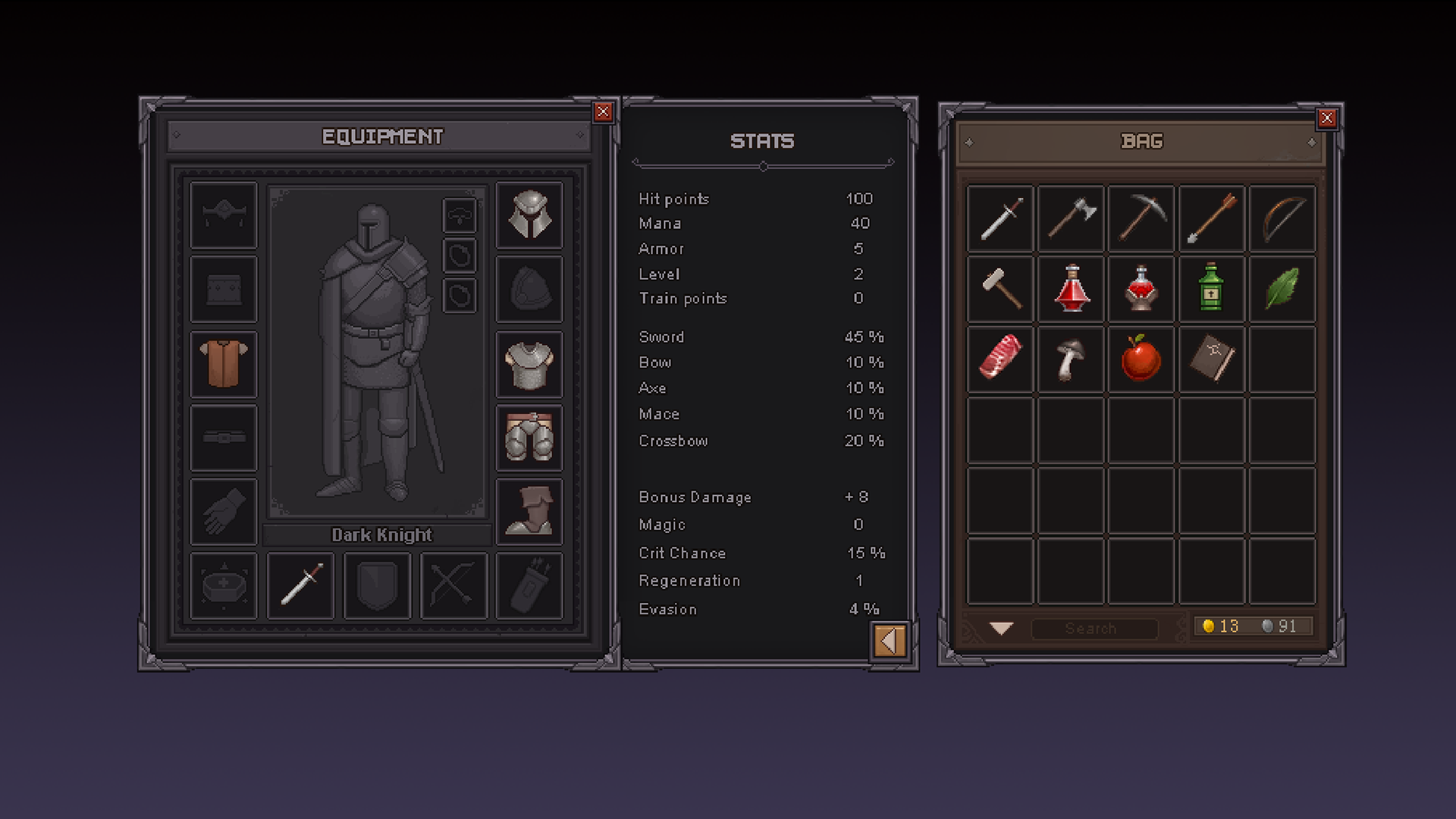Click the bag Search field
Viewport: 1456px width, 819px height.
click(x=1094, y=628)
